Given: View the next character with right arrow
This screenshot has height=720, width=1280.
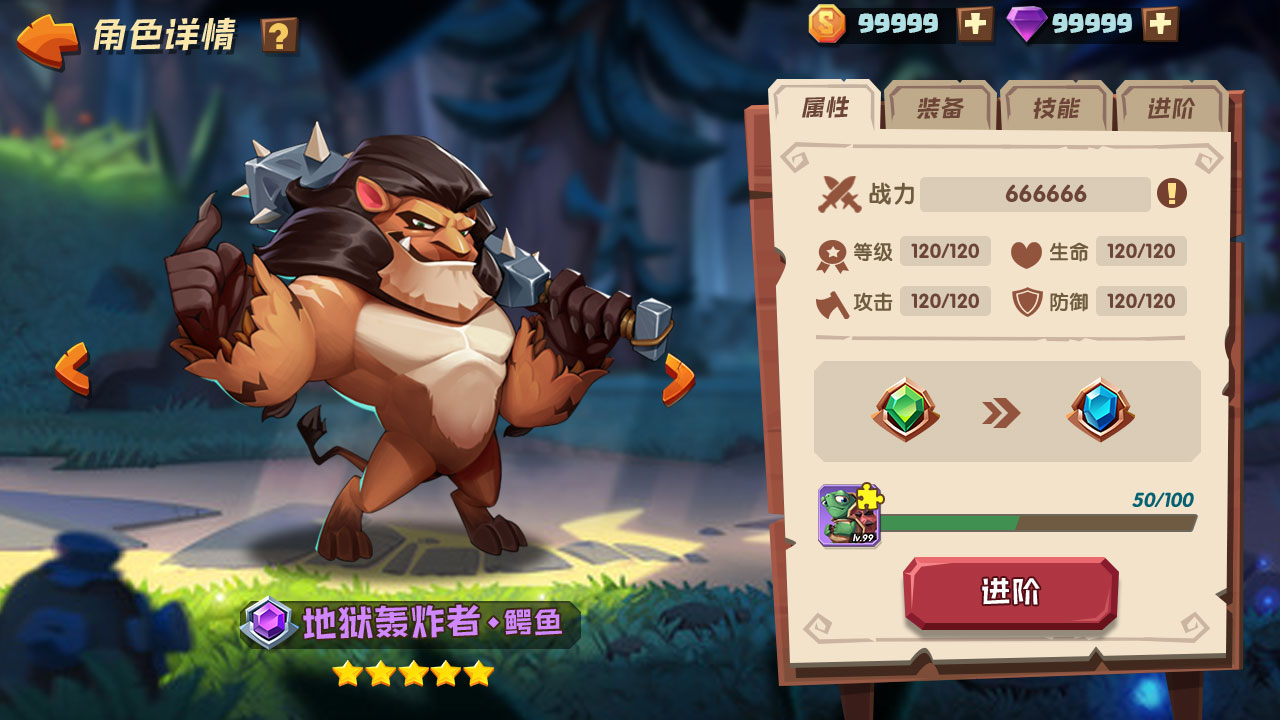Looking at the screenshot, I should pos(678,379).
